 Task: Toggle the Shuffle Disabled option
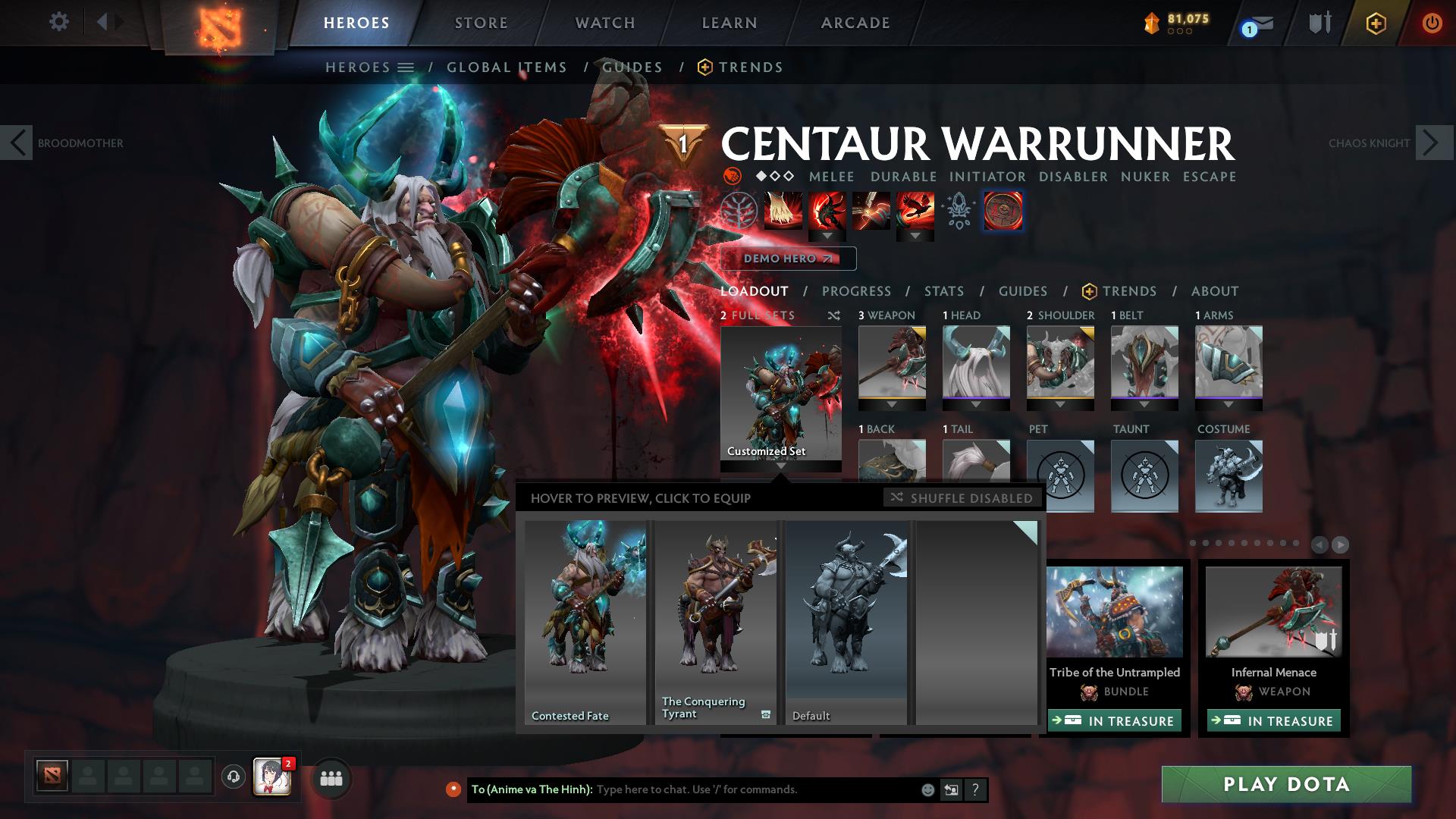point(961,498)
